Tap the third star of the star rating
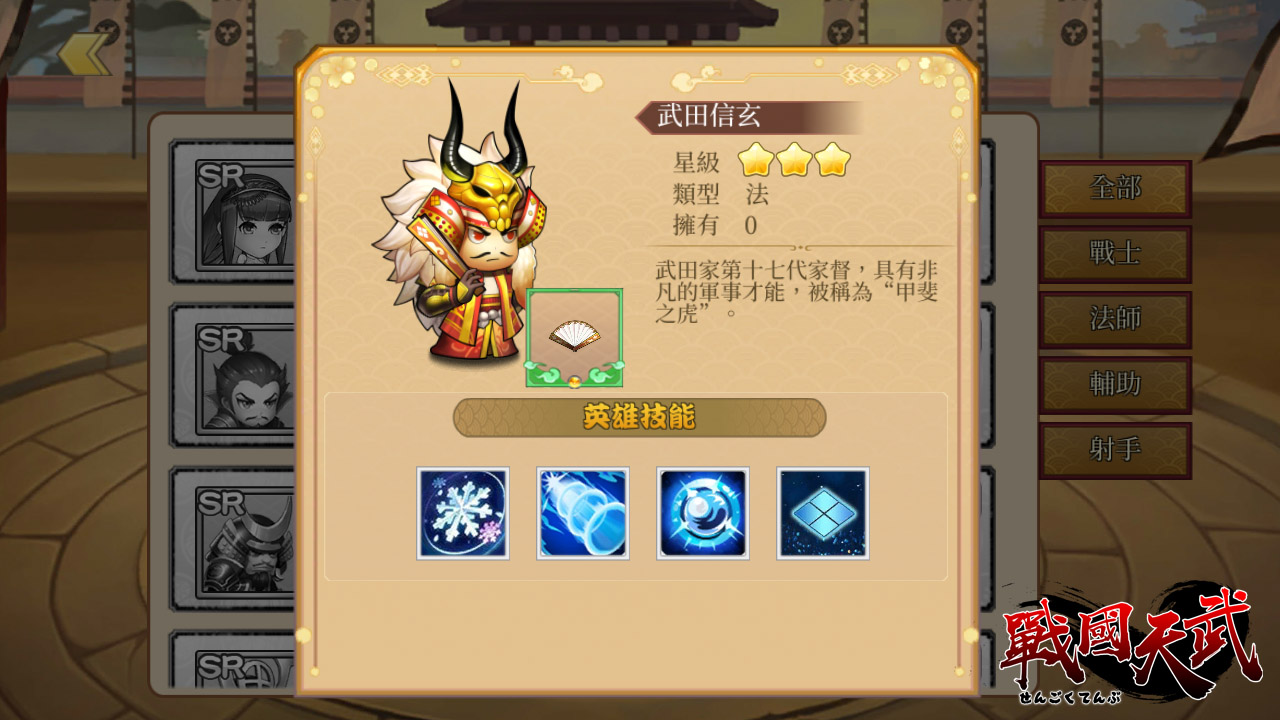The height and width of the screenshot is (720, 1280). (x=833, y=161)
